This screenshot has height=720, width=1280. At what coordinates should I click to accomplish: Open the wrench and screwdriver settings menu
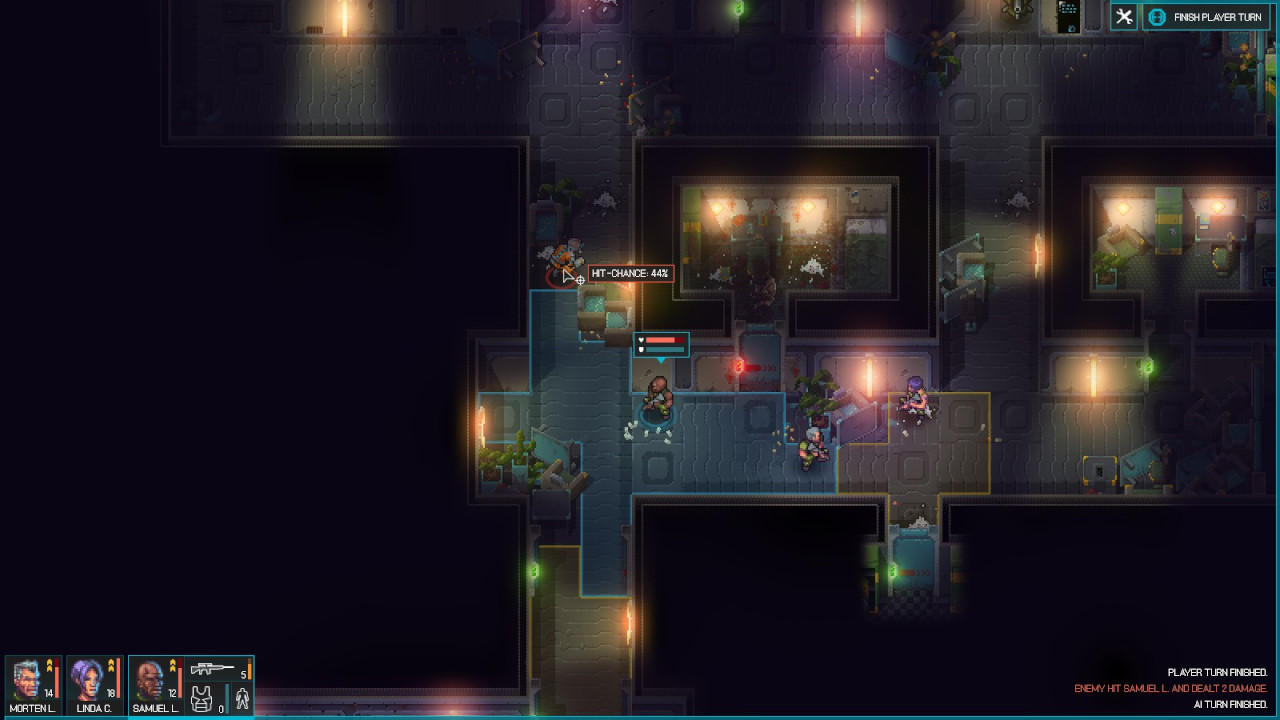coord(1124,17)
